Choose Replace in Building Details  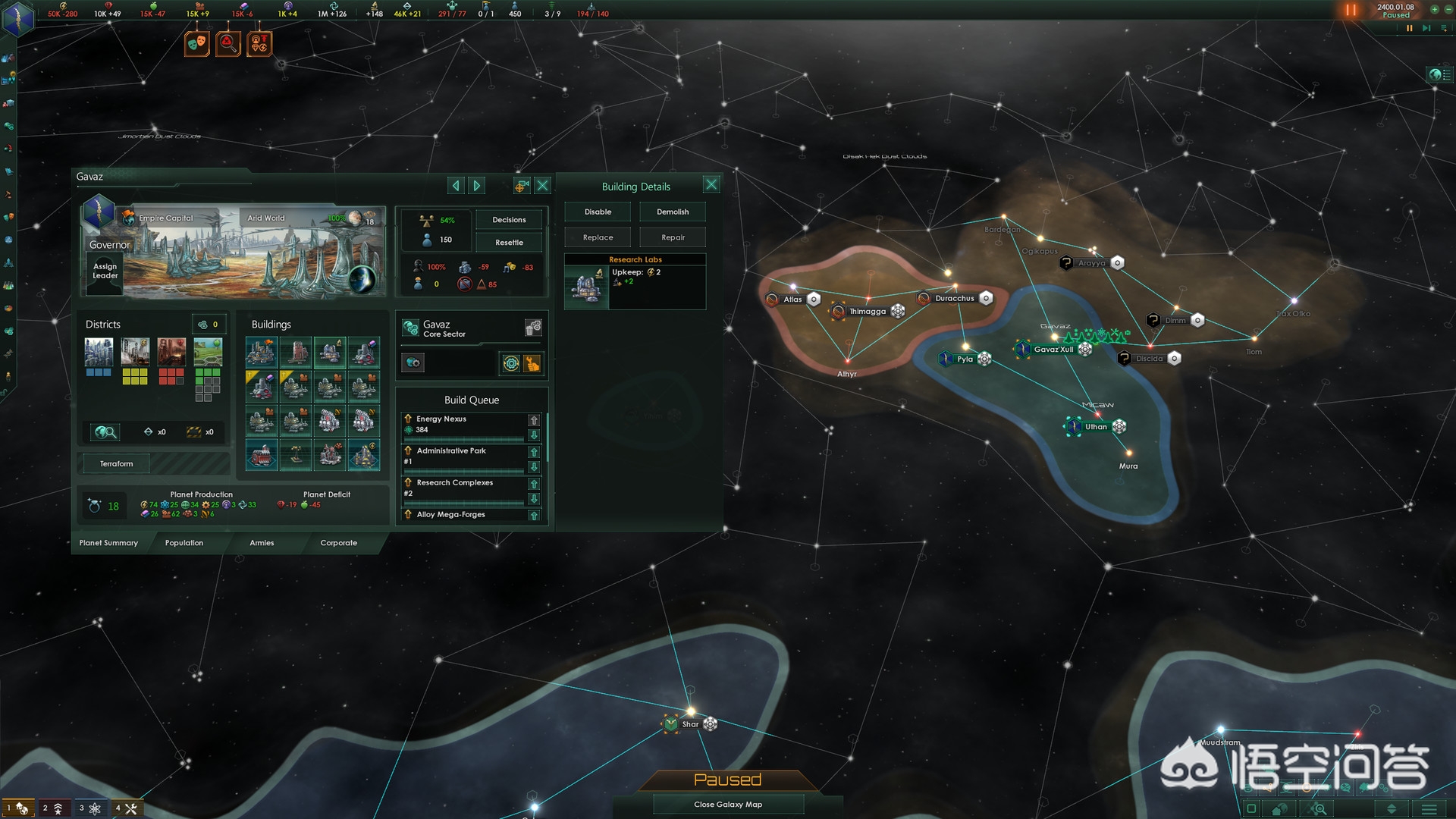click(x=598, y=238)
